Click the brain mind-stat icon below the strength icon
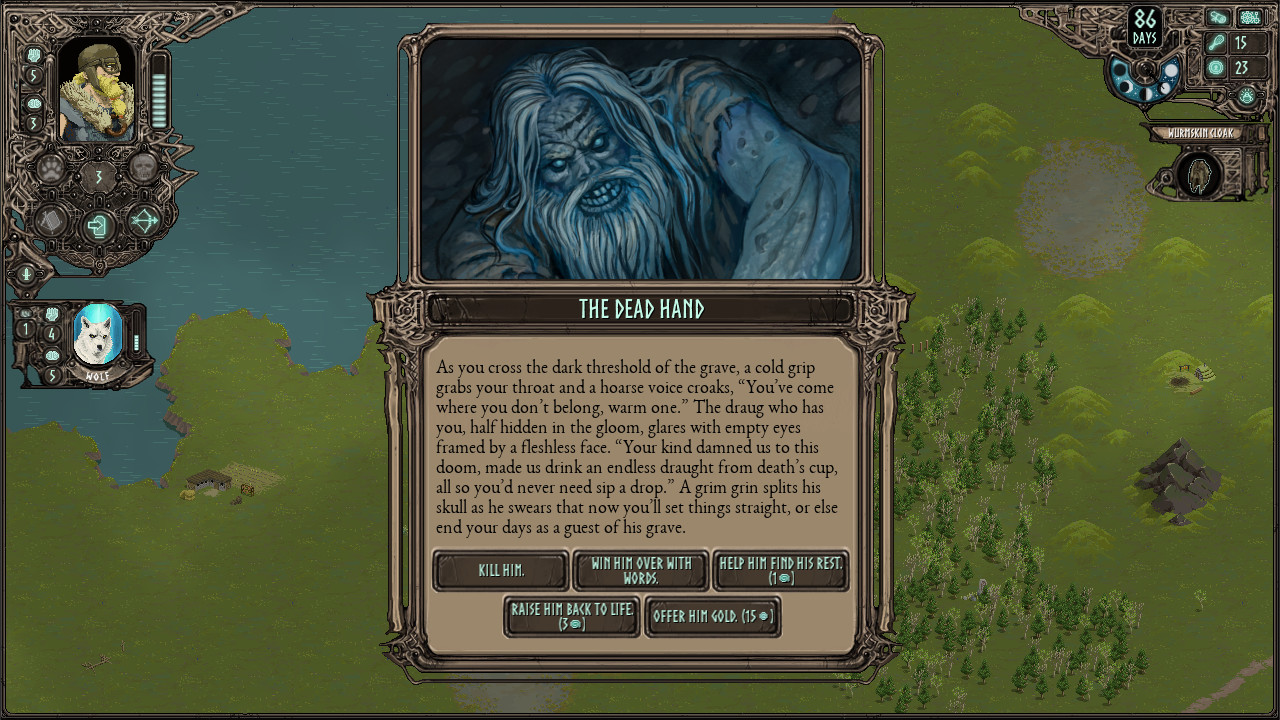 pyautogui.click(x=34, y=103)
